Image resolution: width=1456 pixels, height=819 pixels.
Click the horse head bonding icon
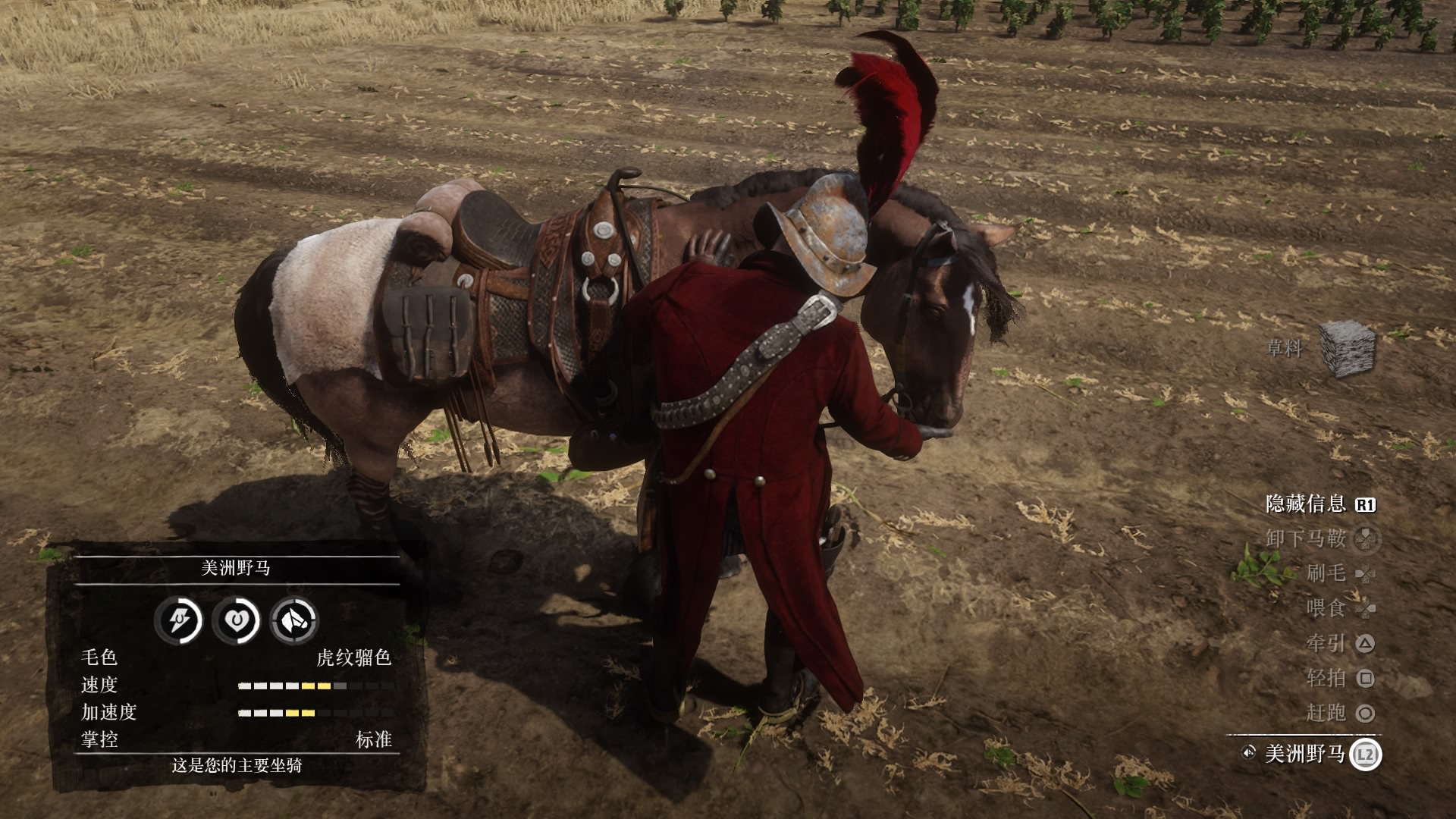(294, 620)
